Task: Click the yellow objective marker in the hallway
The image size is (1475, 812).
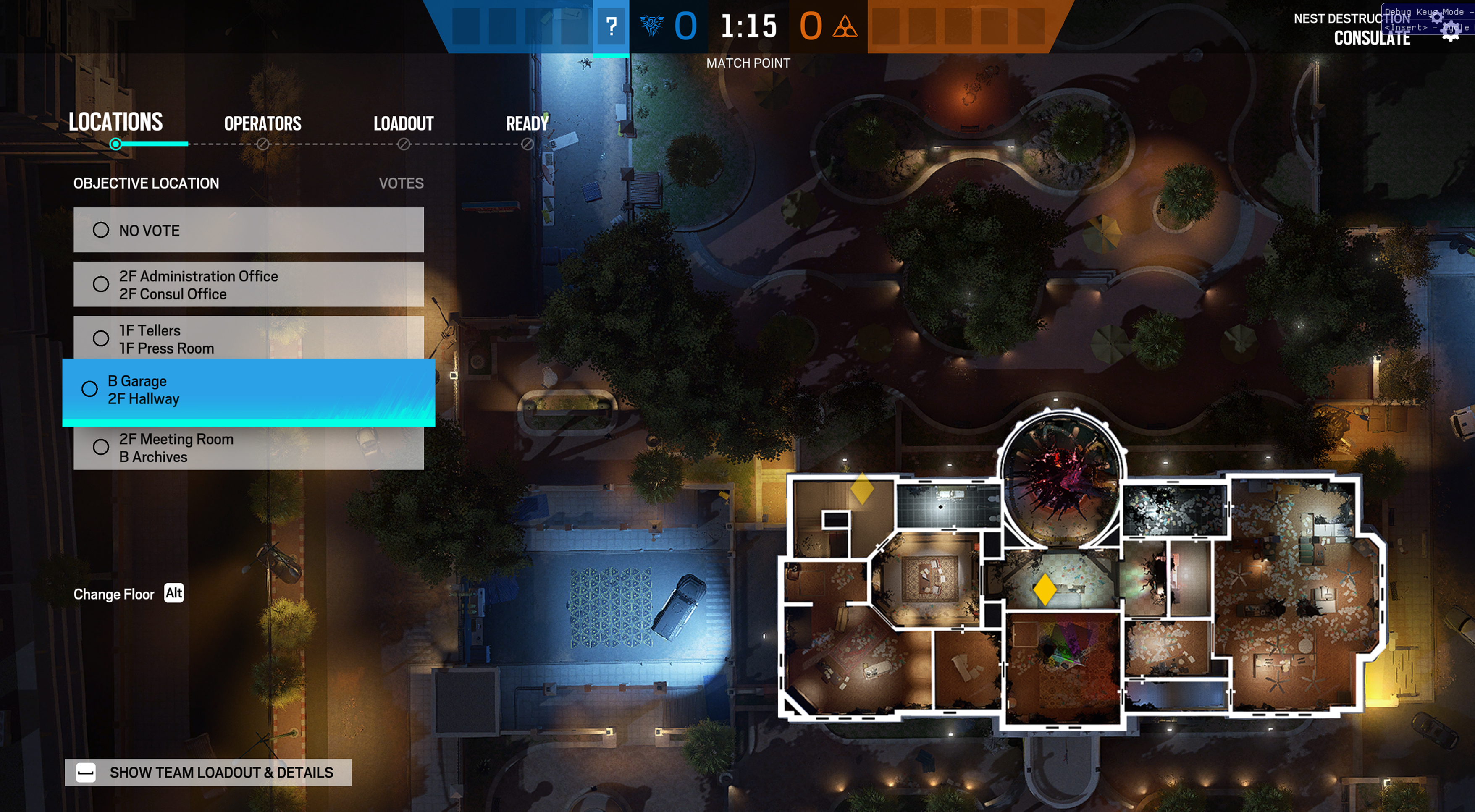Action: [1045, 589]
